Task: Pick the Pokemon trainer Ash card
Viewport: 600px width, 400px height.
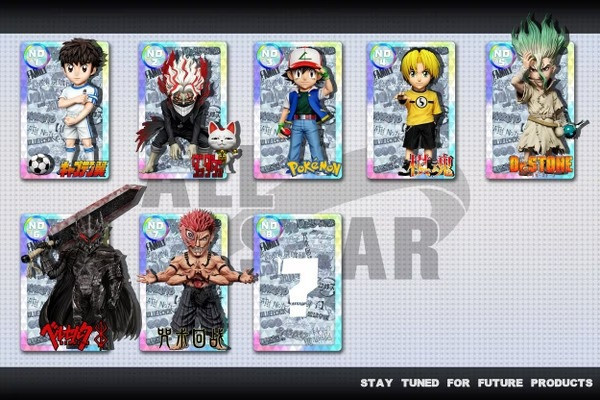Action: coord(298,110)
